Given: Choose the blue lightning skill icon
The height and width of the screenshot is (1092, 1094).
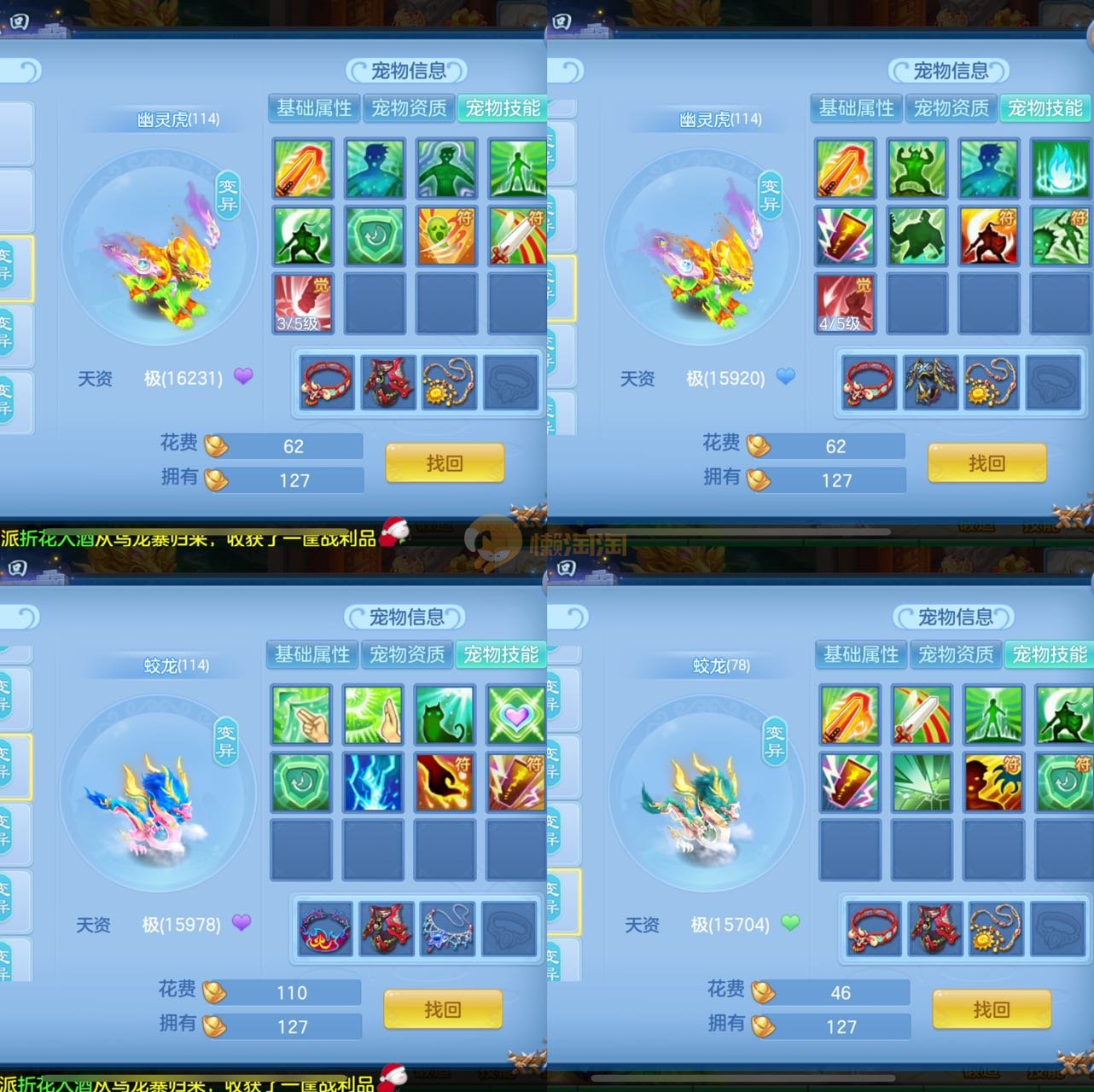Looking at the screenshot, I should 373,781.
